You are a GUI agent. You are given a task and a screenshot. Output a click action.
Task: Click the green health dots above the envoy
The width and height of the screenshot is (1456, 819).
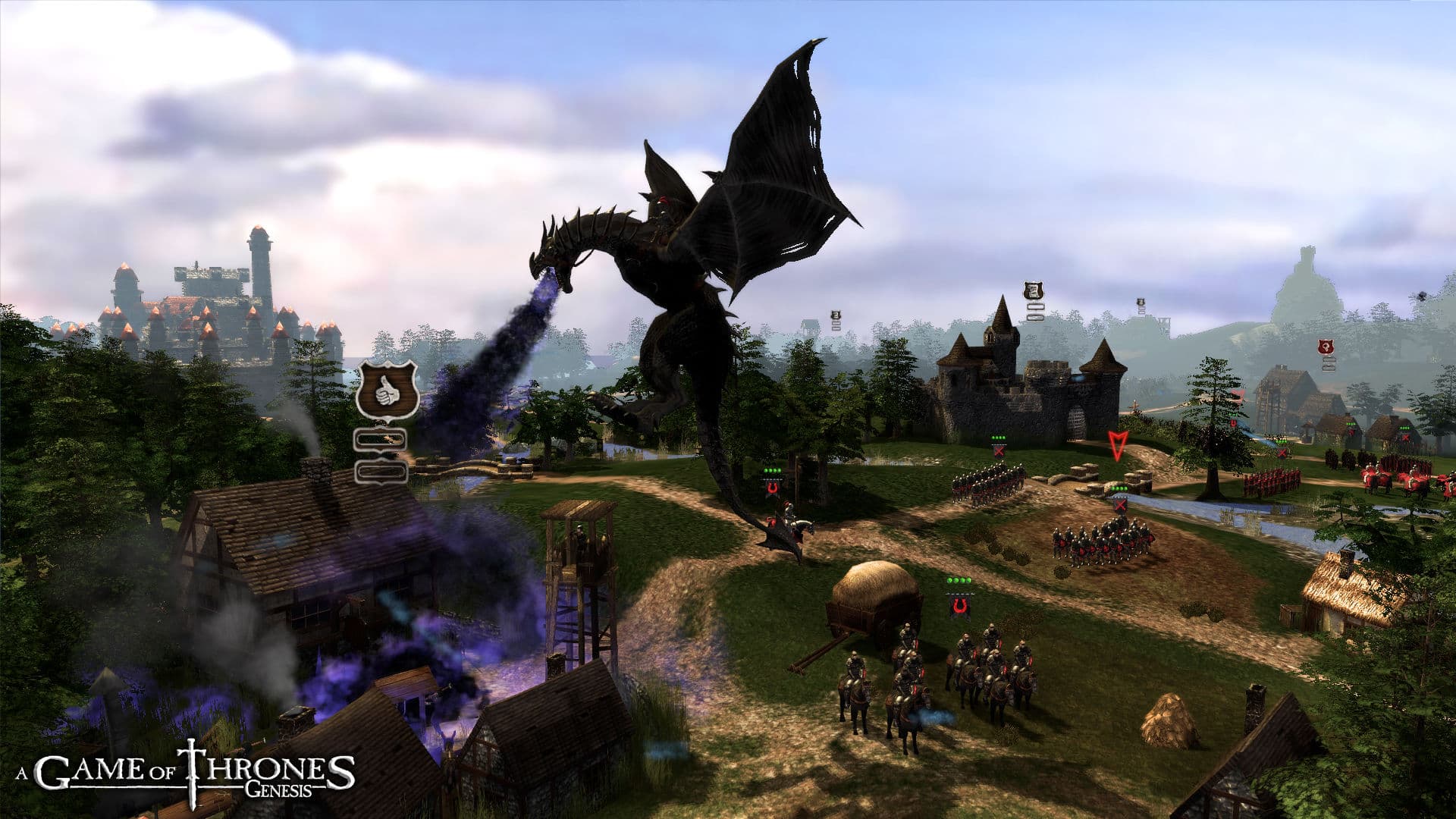click(959, 579)
